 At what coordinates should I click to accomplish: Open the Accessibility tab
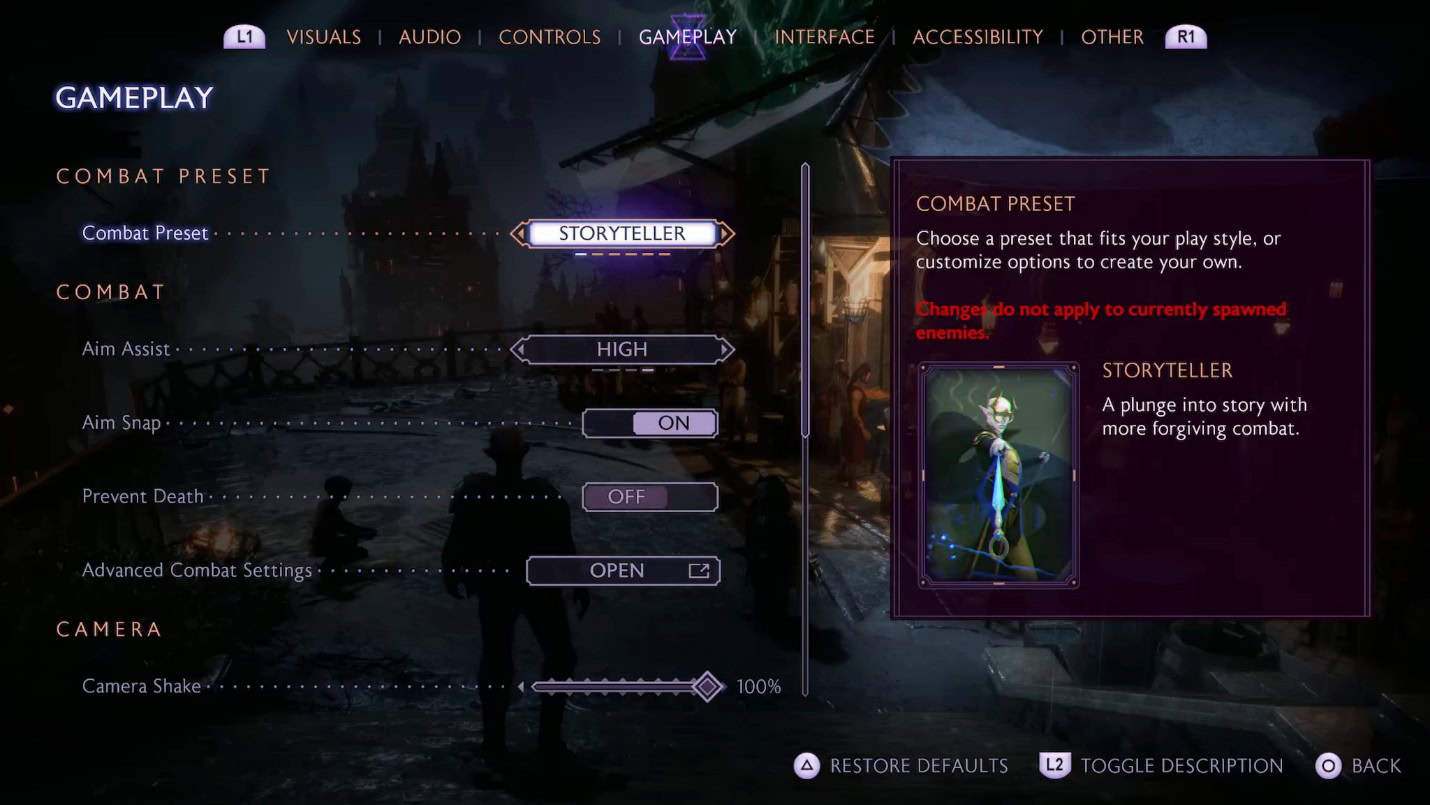point(978,37)
